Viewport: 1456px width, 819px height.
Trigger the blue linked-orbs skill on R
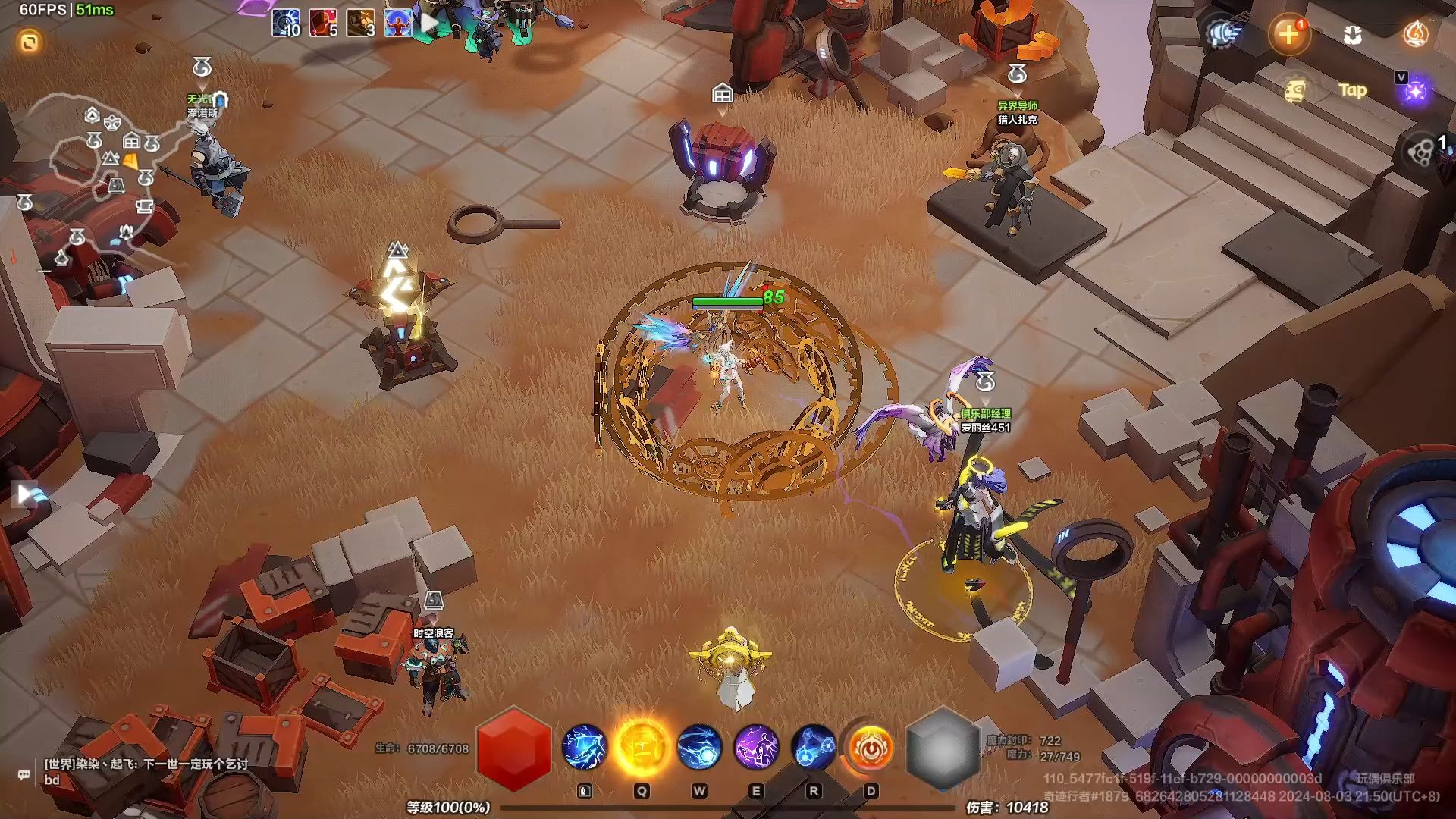[814, 747]
